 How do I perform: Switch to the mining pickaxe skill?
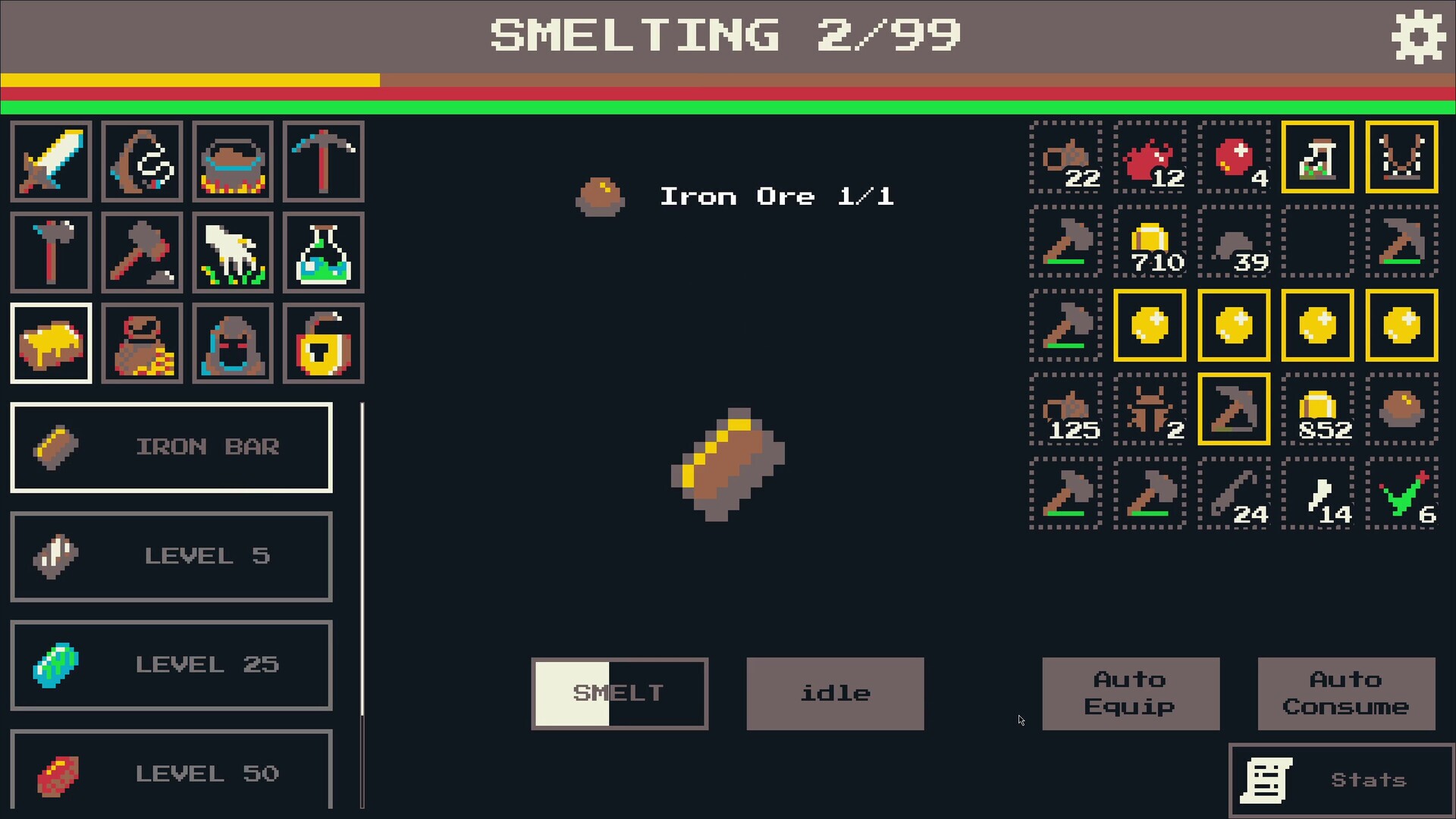[324, 162]
